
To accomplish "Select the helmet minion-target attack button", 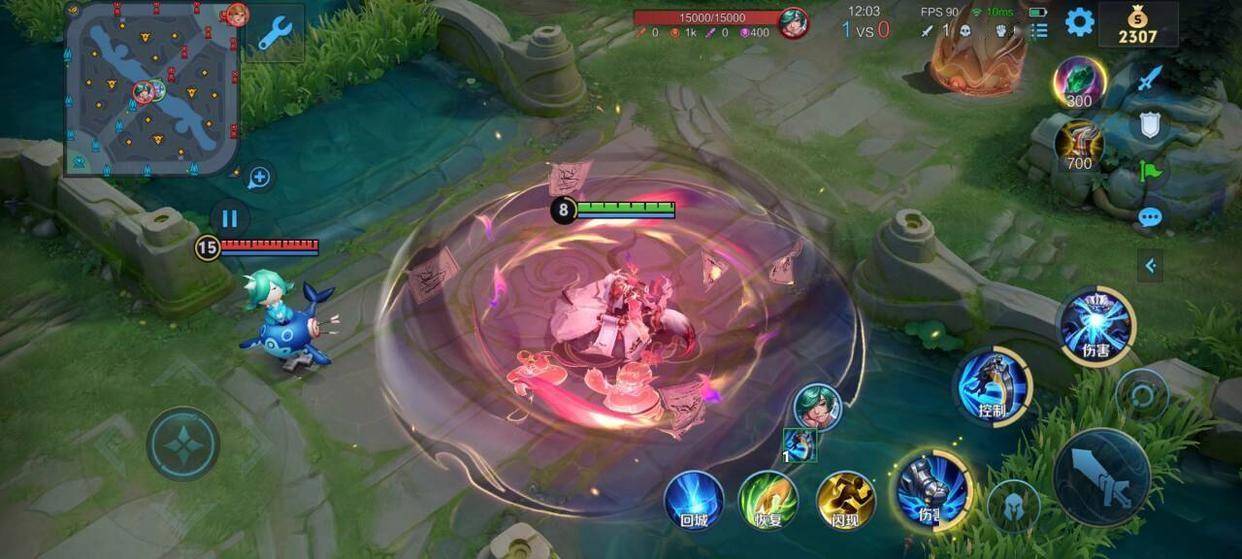I will [x=1013, y=504].
